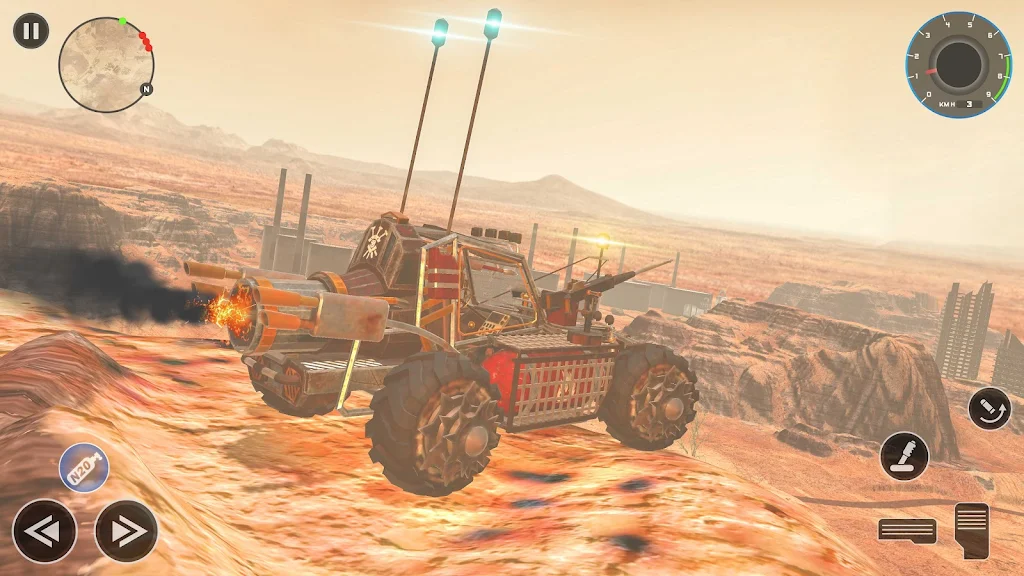Activate the N2O nitro boost

click(x=84, y=468)
